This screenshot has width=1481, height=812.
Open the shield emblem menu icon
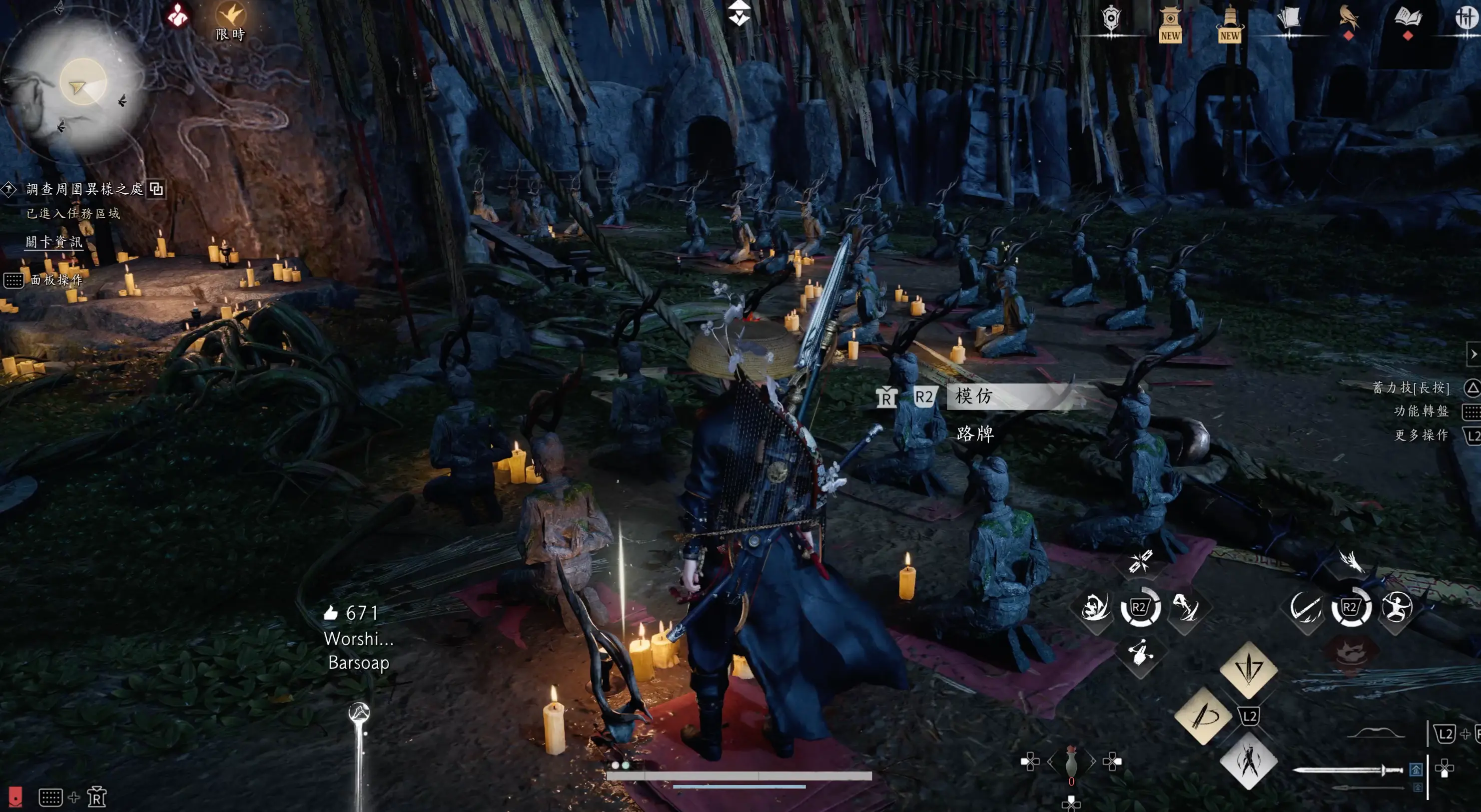click(x=1111, y=19)
